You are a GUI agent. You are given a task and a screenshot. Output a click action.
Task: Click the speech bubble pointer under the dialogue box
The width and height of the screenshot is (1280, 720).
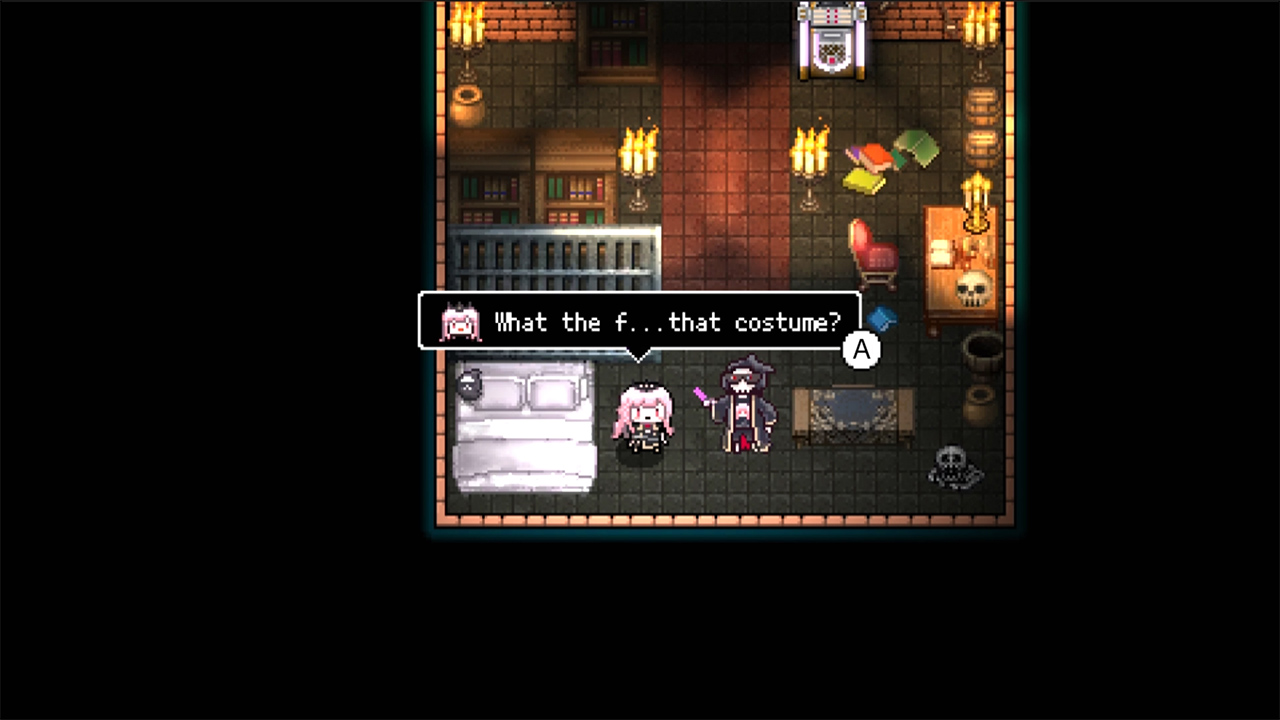click(640, 352)
